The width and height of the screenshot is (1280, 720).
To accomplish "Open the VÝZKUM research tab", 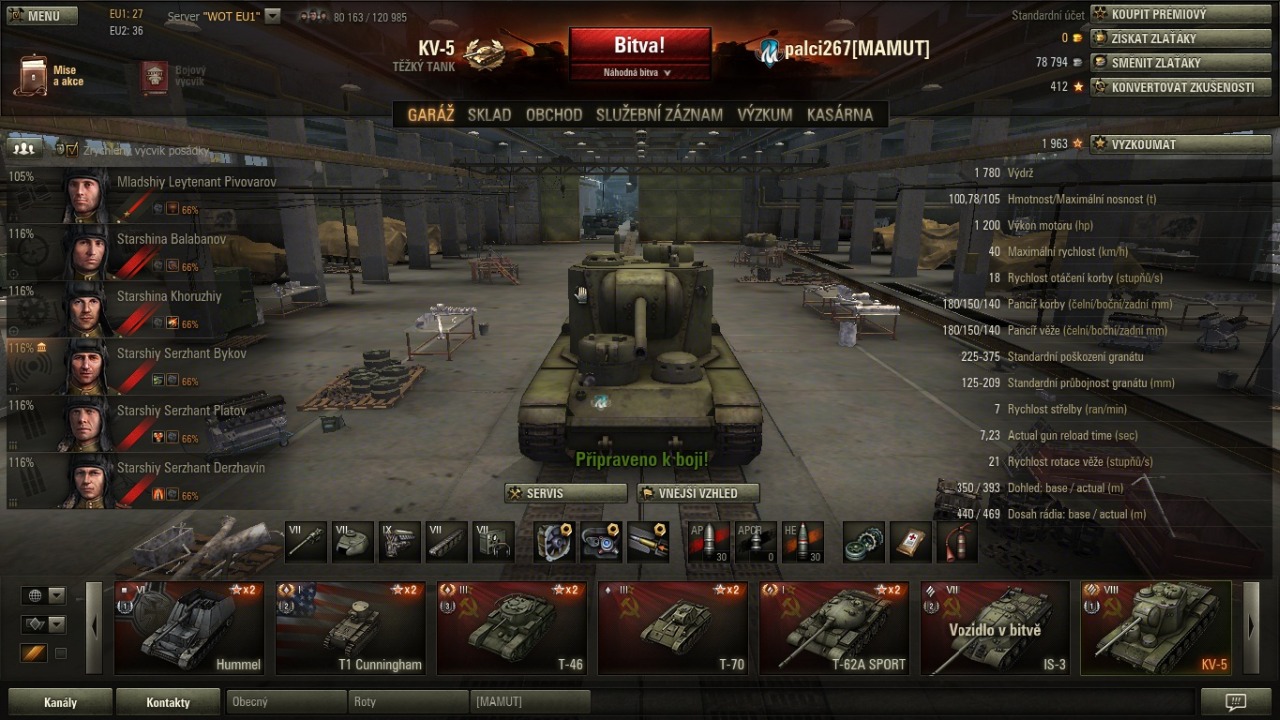I will [x=764, y=114].
